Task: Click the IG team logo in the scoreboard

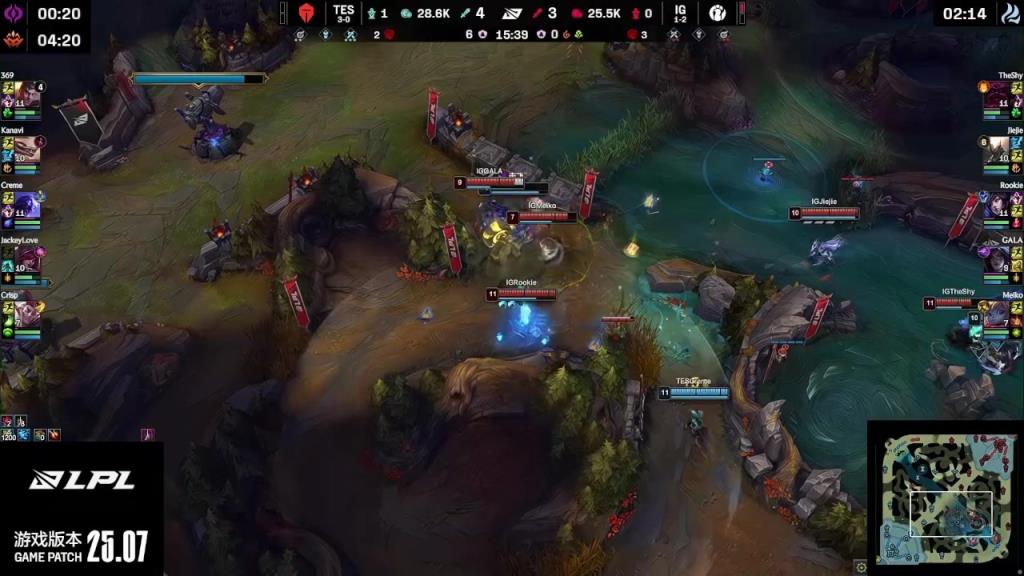Action: point(718,13)
